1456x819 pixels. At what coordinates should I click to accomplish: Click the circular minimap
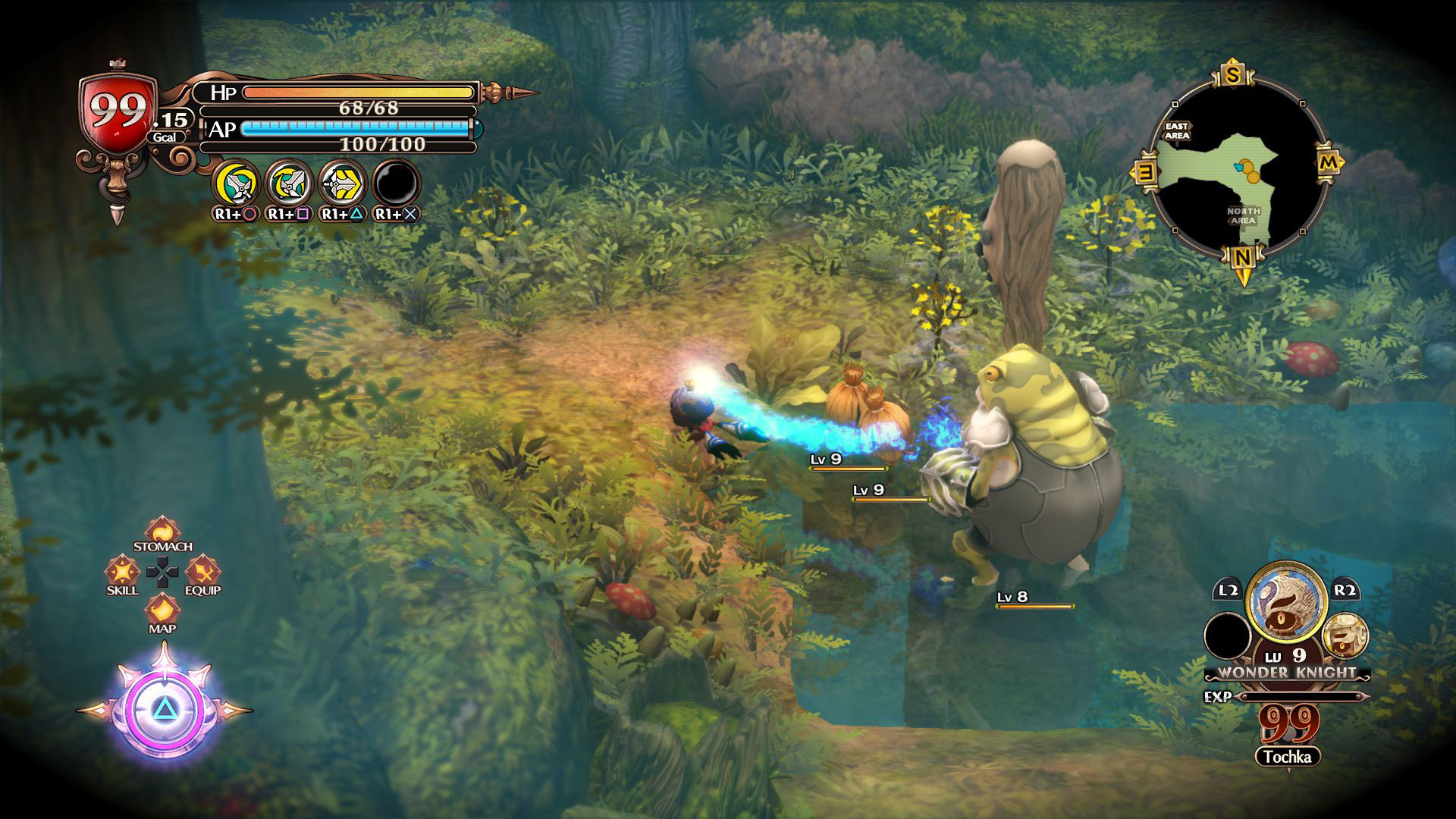[1239, 171]
